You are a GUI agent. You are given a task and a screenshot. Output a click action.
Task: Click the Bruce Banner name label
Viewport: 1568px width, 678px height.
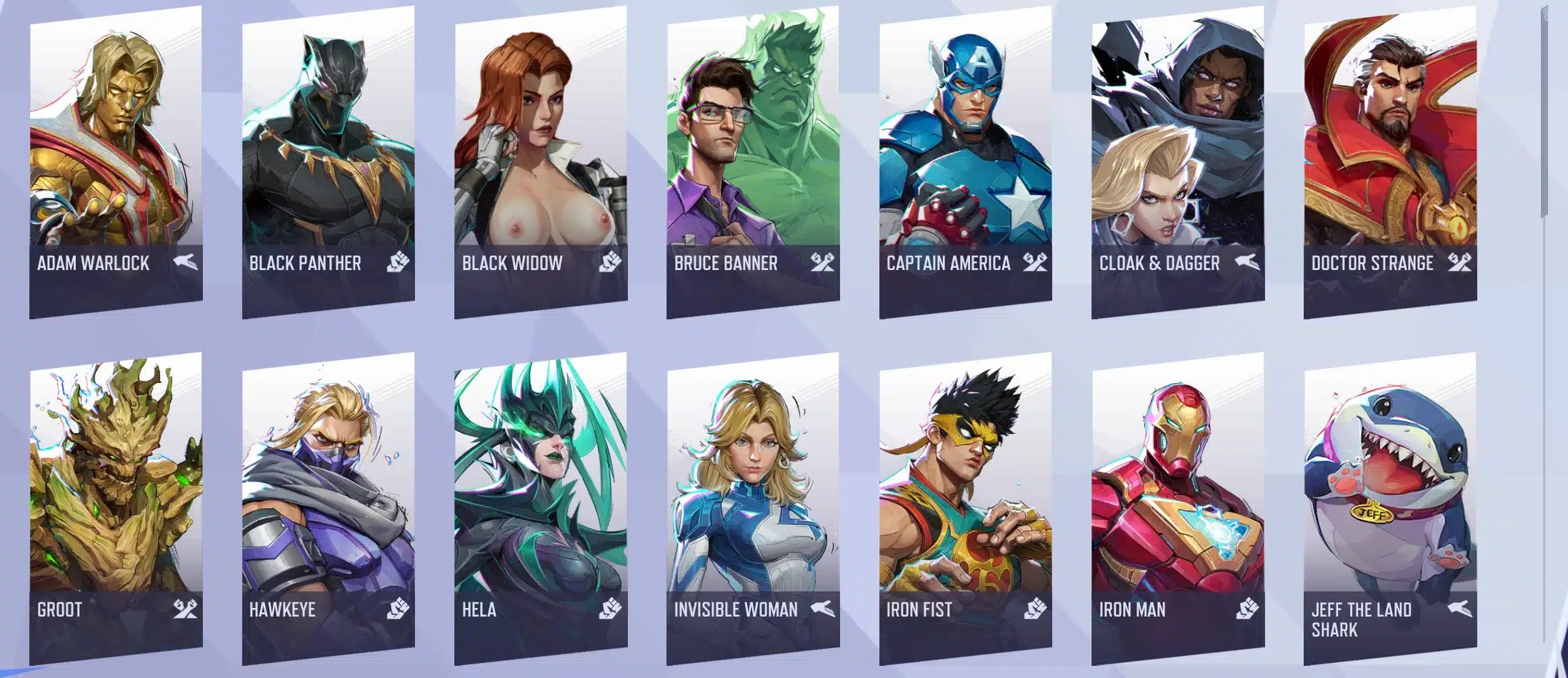pyautogui.click(x=725, y=263)
